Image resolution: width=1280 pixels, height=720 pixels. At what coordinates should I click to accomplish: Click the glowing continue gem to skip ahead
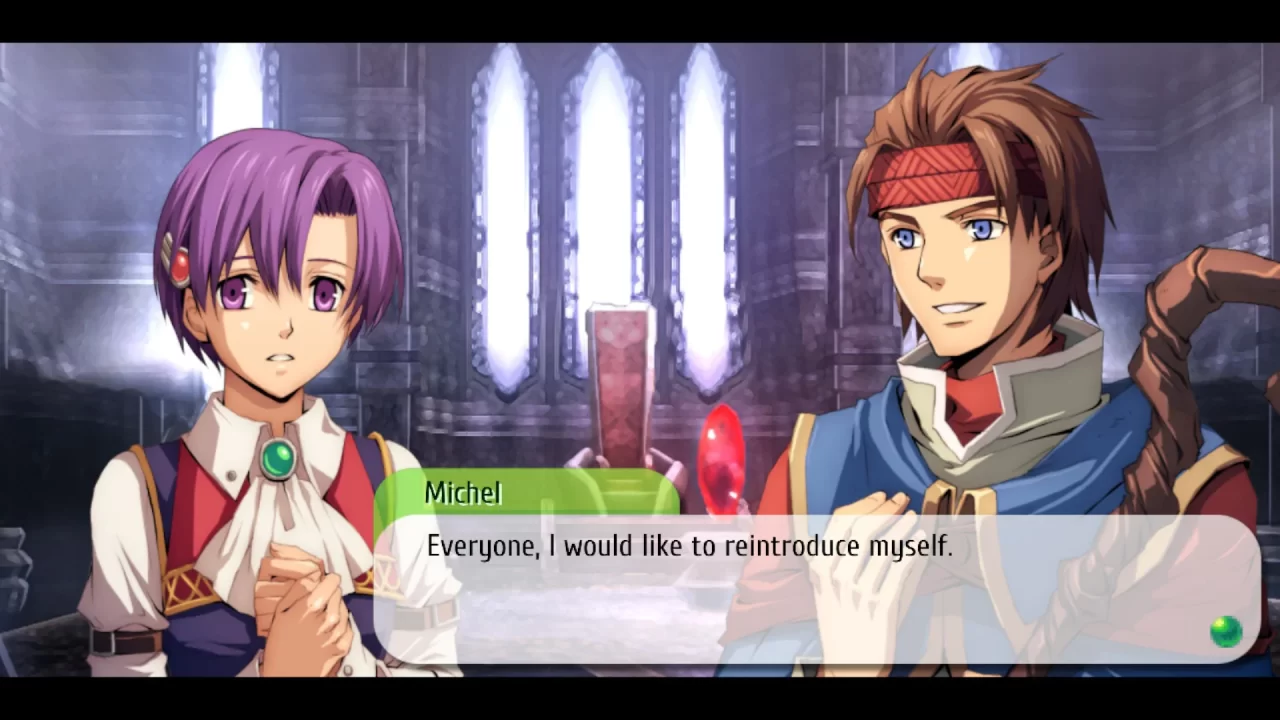coord(1227,631)
